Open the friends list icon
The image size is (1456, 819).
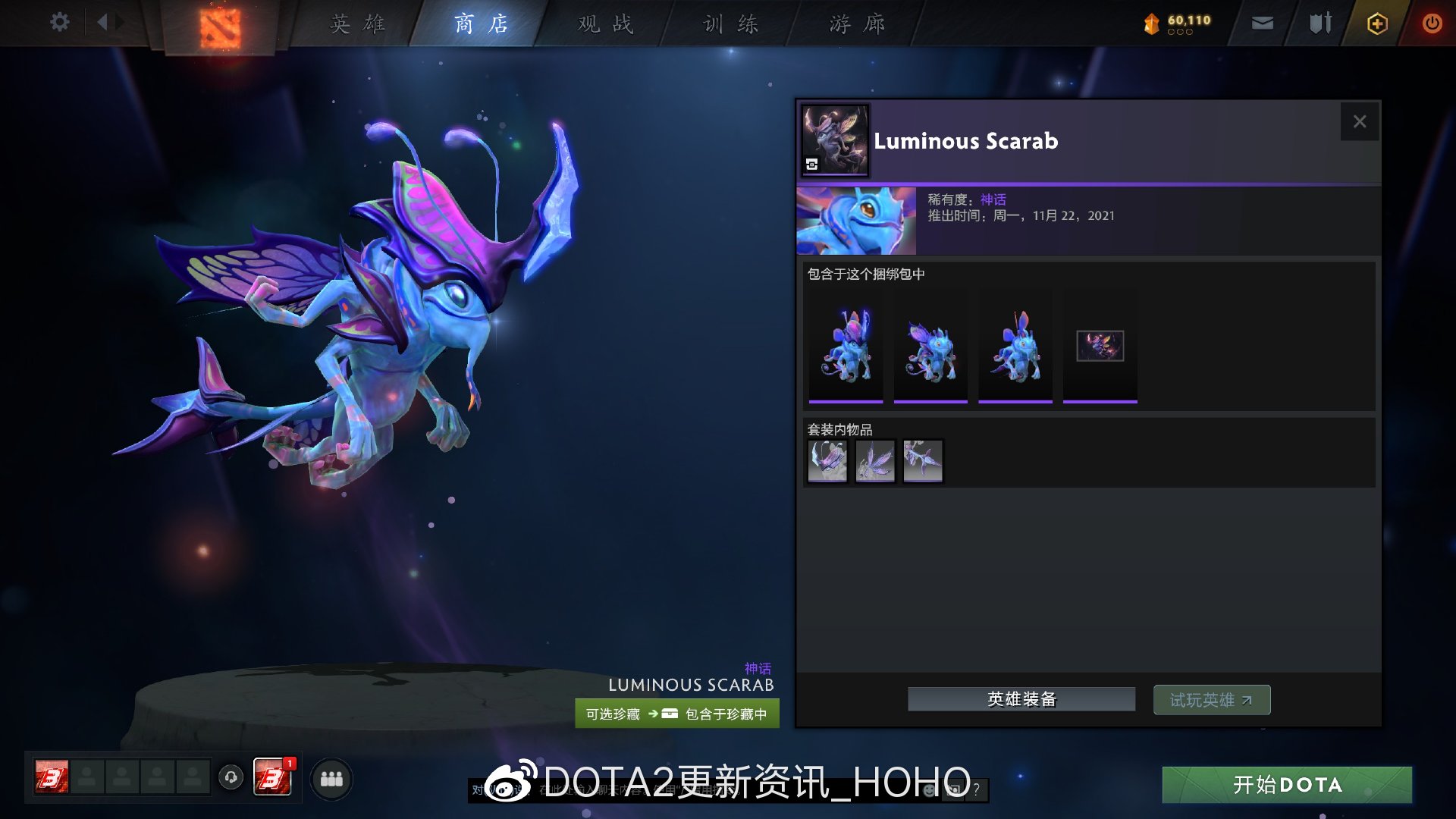[x=330, y=778]
